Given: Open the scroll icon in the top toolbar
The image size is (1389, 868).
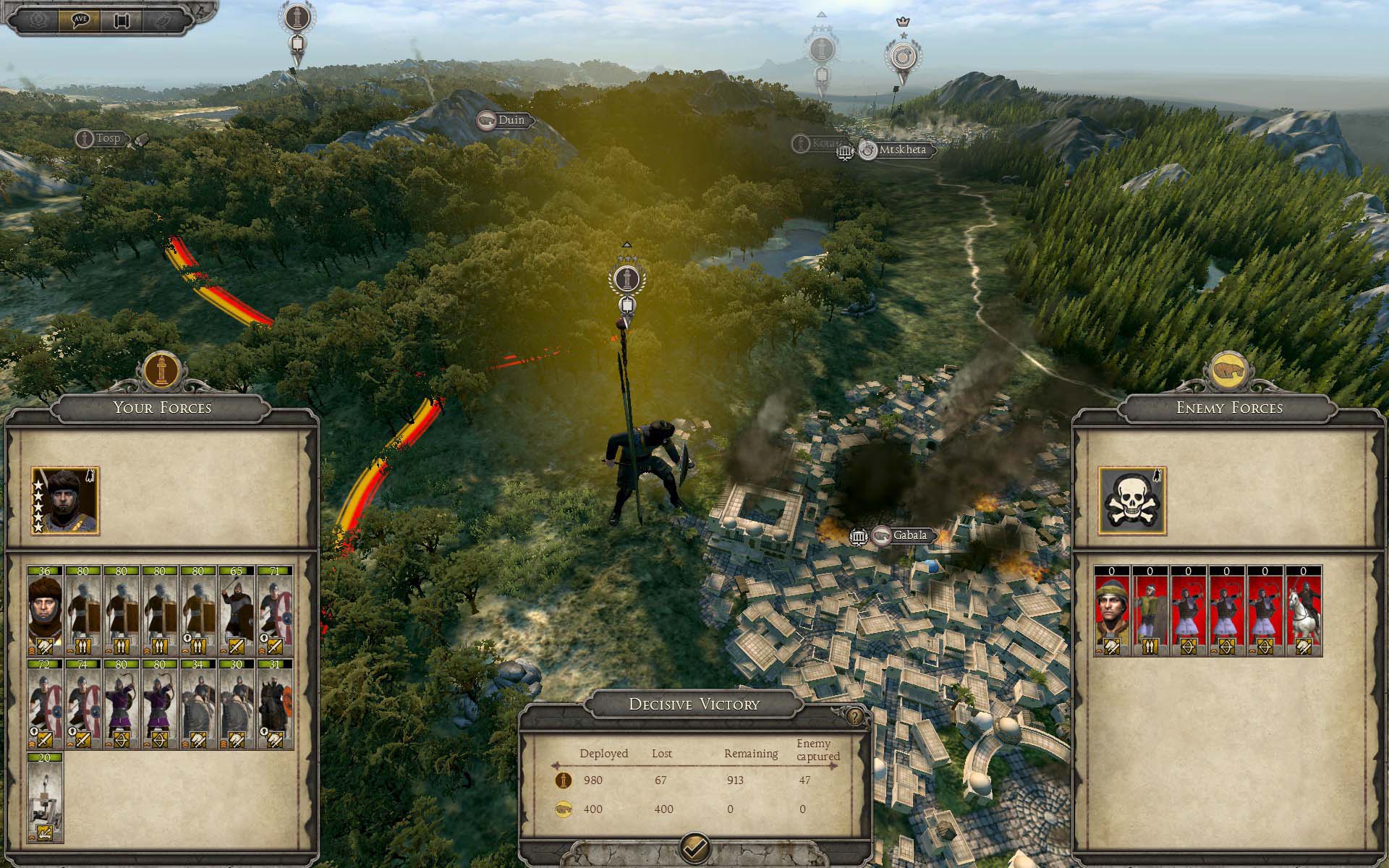Looking at the screenshot, I should [x=121, y=20].
